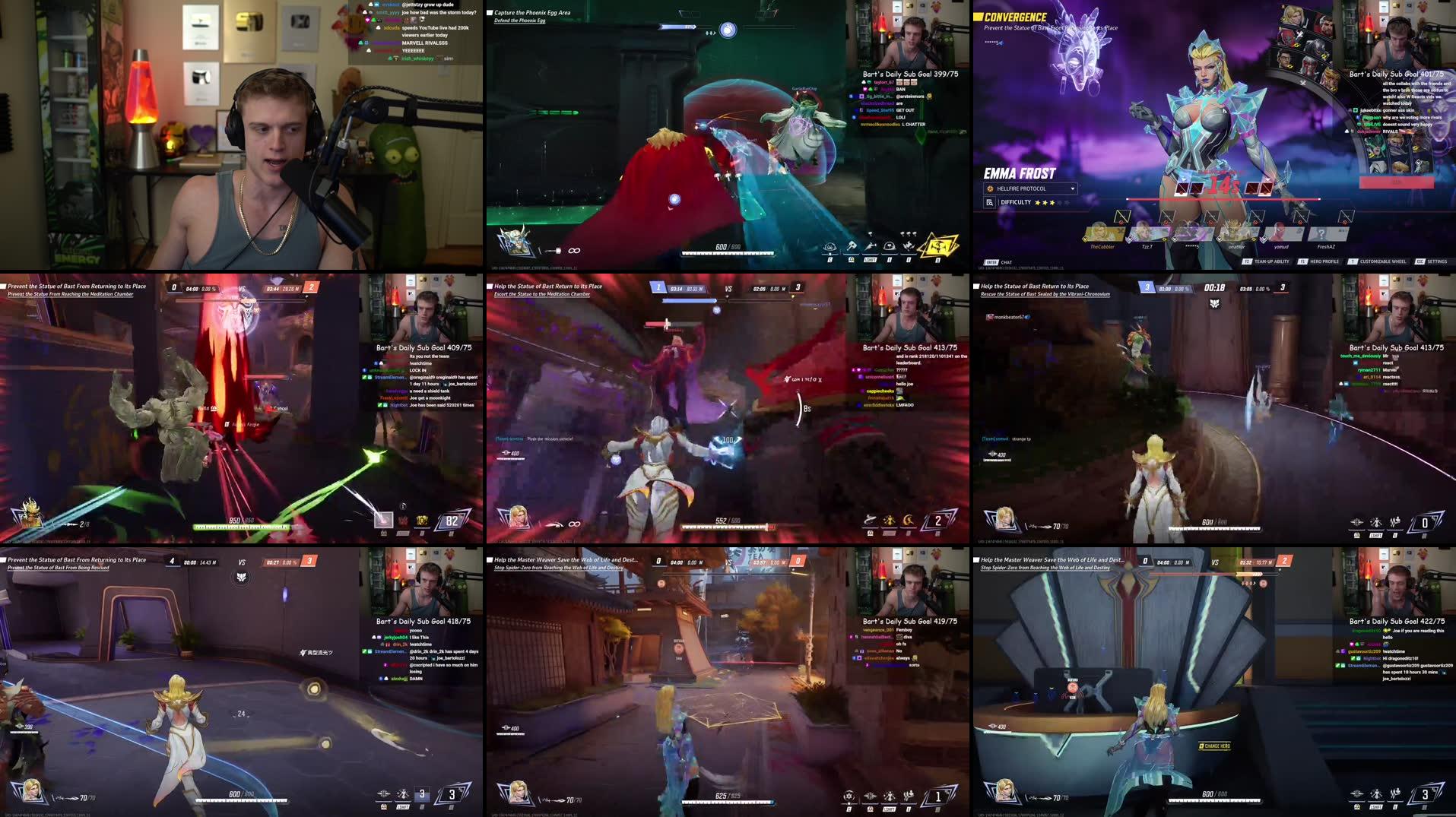Open Hero Profile from the bottom menu bar

(x=1324, y=261)
